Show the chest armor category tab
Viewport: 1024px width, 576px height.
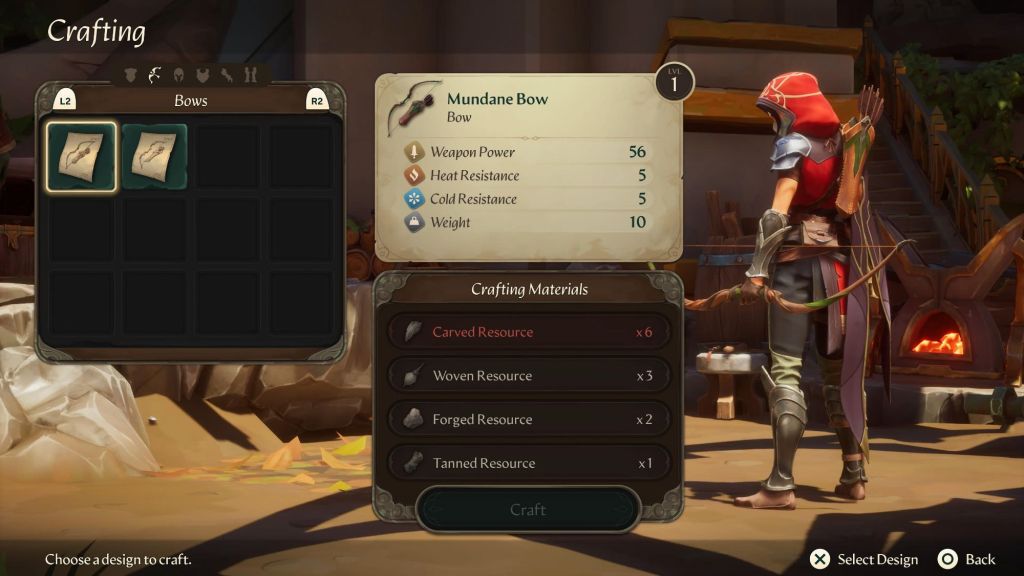click(203, 75)
